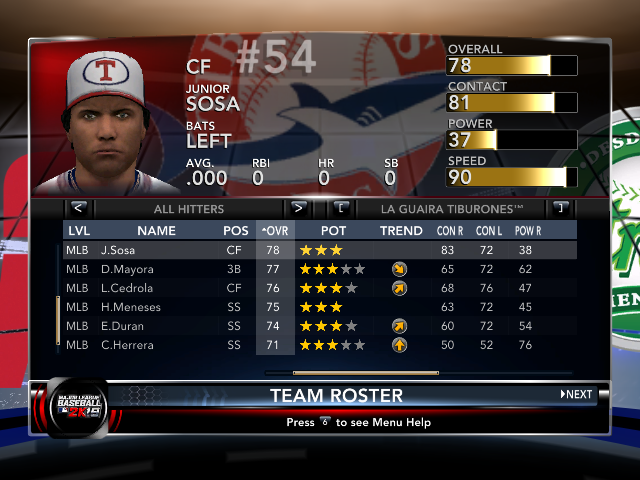Go to the NEXT roster page
Screen dimensions: 640x480
[x=576, y=395]
